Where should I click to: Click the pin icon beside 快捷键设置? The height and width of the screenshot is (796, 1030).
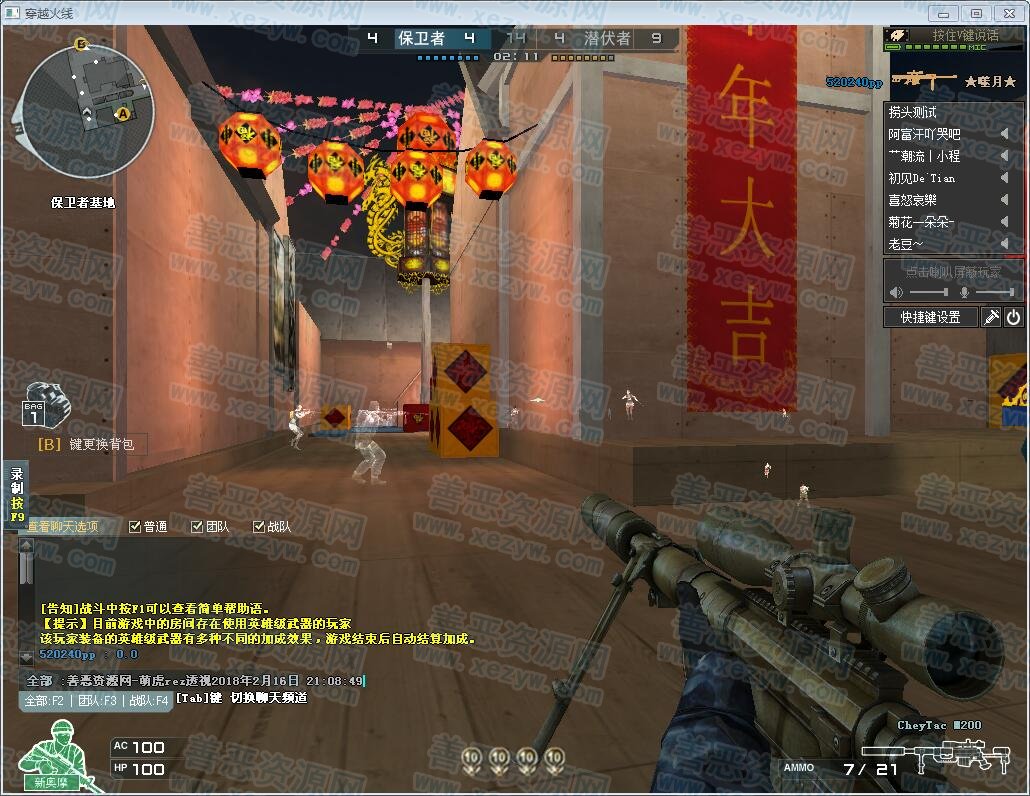coord(991,317)
